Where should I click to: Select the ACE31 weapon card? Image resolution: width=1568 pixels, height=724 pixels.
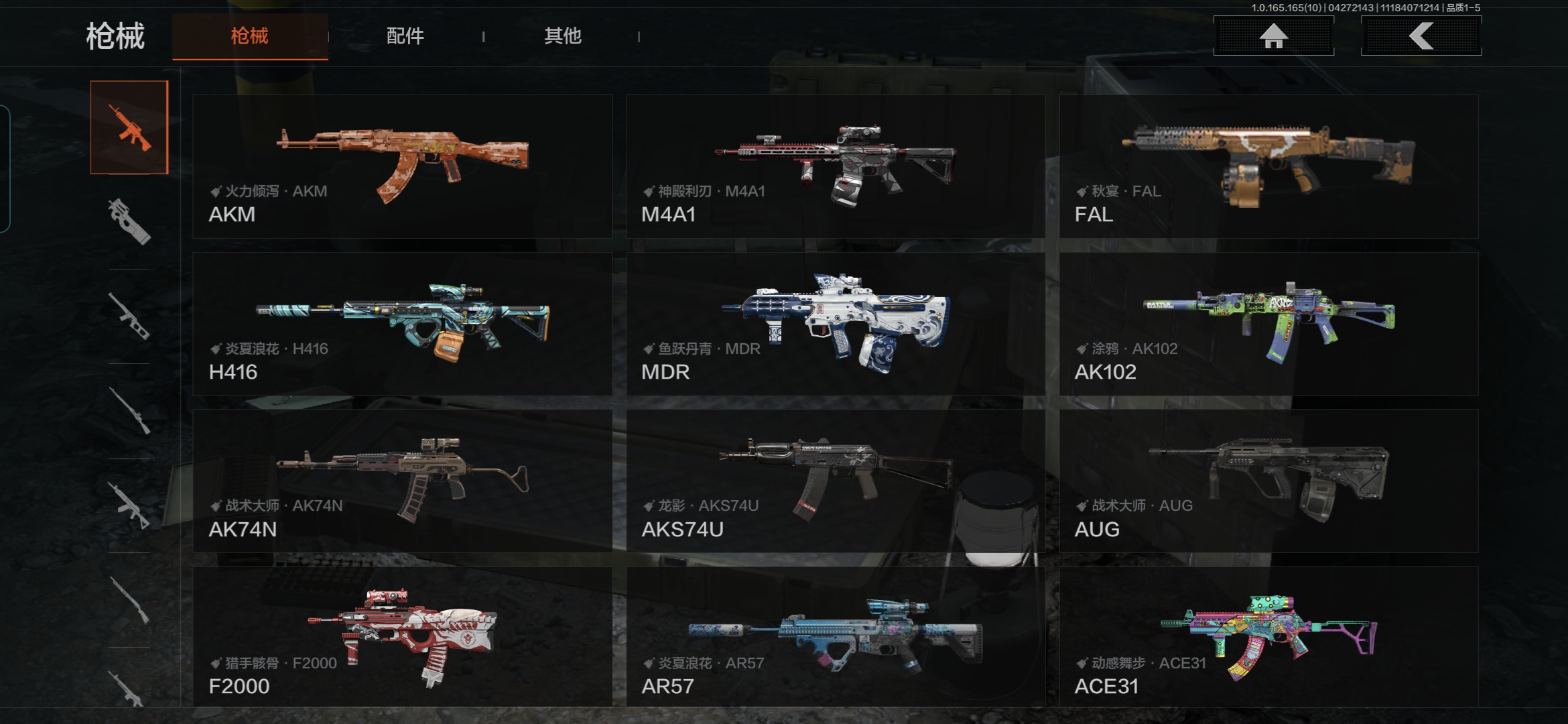click(x=1268, y=637)
